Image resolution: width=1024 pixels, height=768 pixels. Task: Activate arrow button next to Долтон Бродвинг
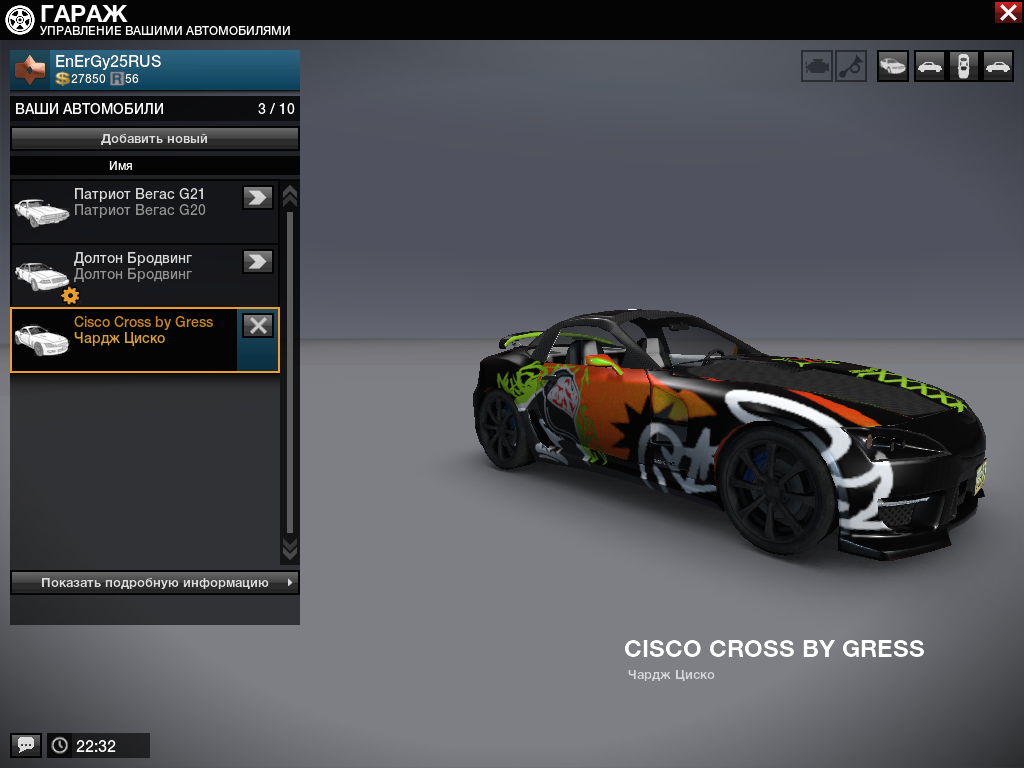258,261
